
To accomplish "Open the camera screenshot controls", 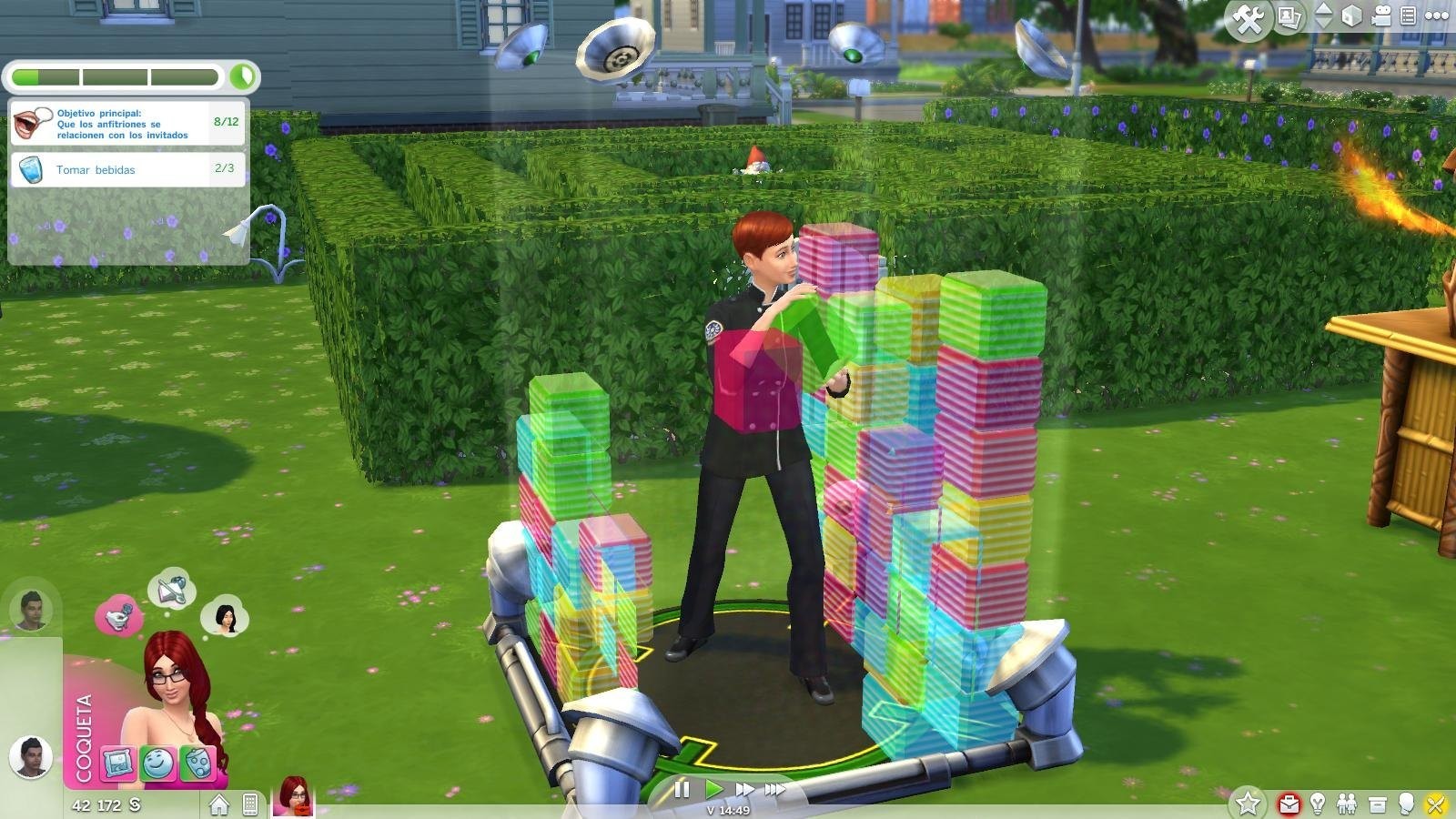I will click(x=1288, y=15).
